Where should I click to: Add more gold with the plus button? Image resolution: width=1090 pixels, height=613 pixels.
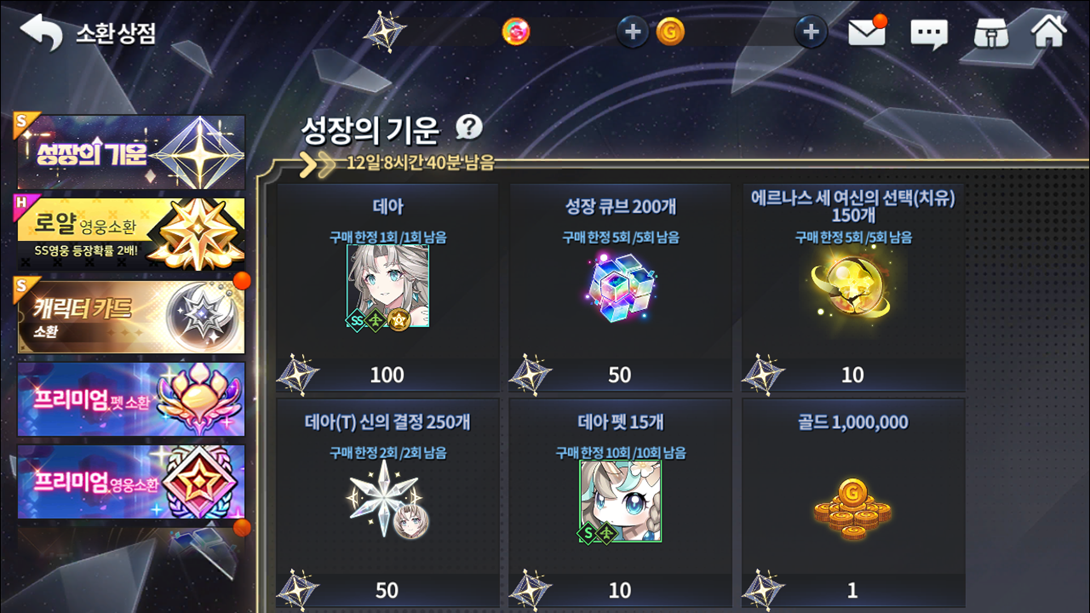pyautogui.click(x=810, y=32)
